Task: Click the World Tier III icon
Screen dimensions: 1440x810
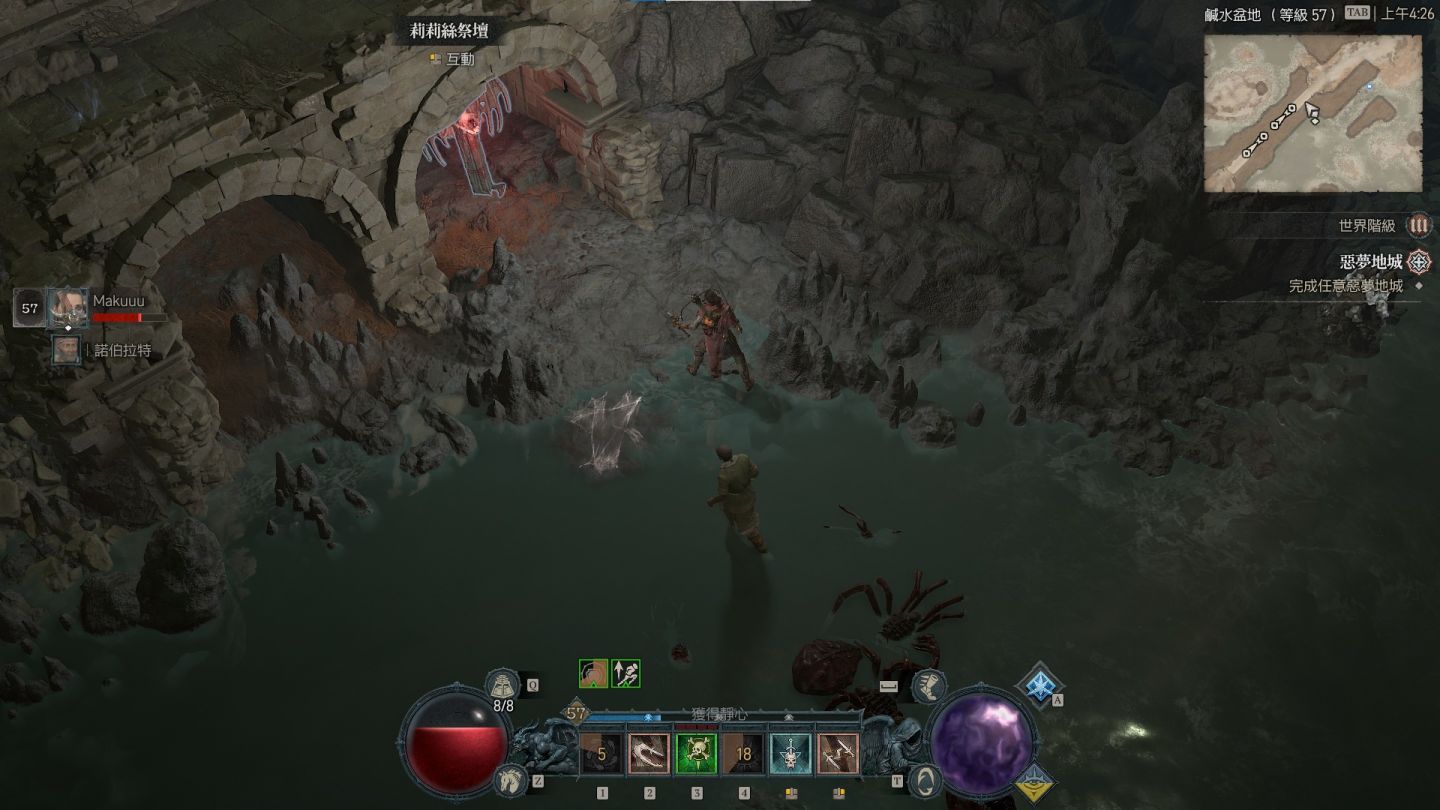Action: (x=1418, y=226)
